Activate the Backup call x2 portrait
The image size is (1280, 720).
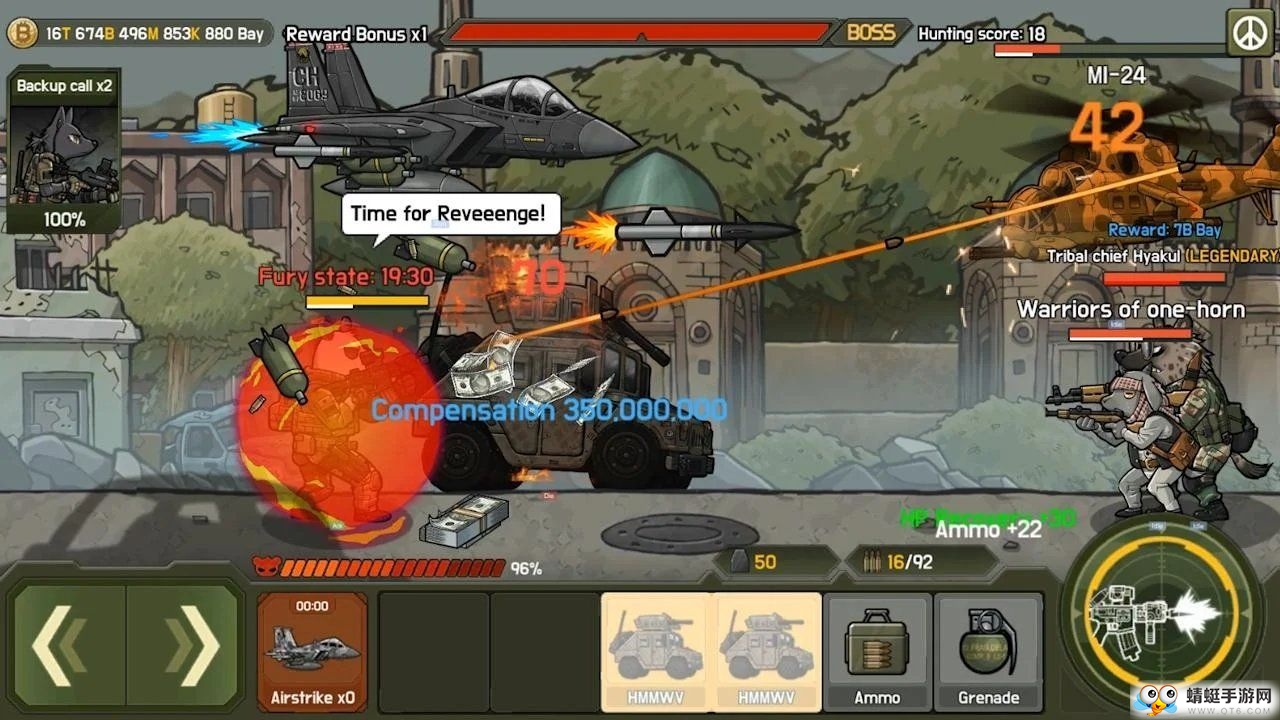[x=65, y=152]
